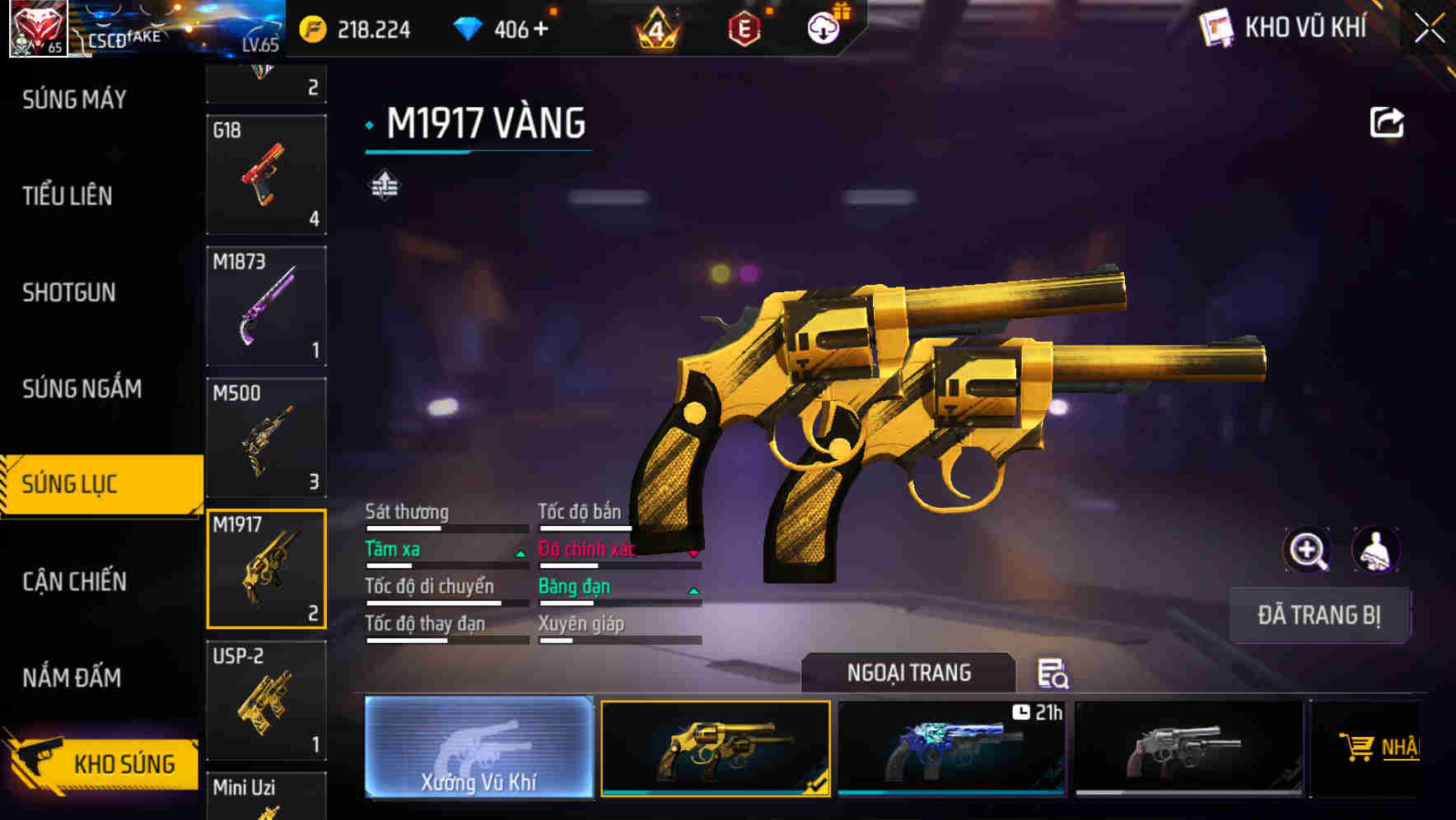The width and height of the screenshot is (1456, 820).
Task: Select the gold M1917 skin thumbnail
Action: pos(714,748)
